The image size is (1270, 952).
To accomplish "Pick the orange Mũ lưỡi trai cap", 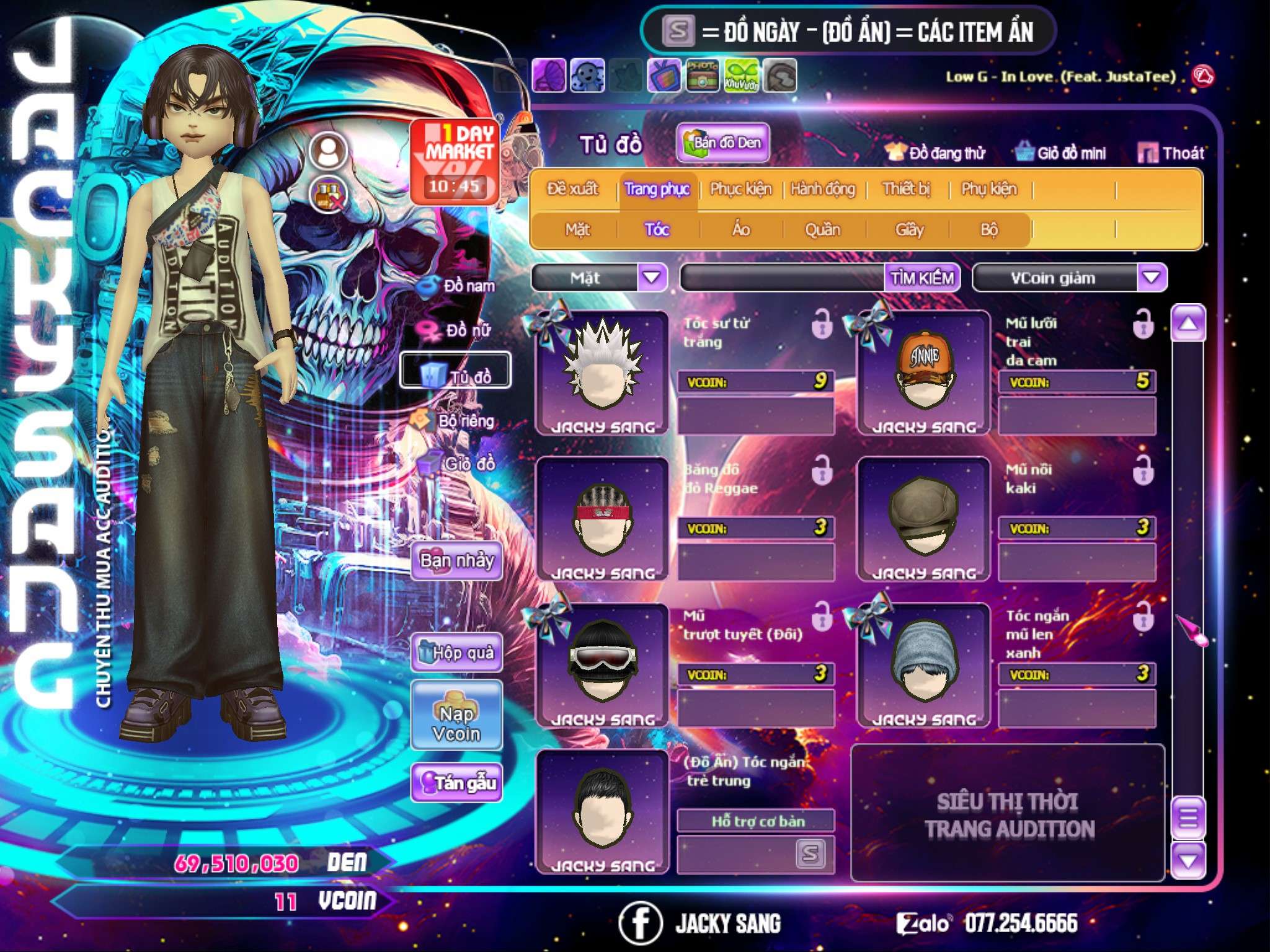I will (x=923, y=372).
